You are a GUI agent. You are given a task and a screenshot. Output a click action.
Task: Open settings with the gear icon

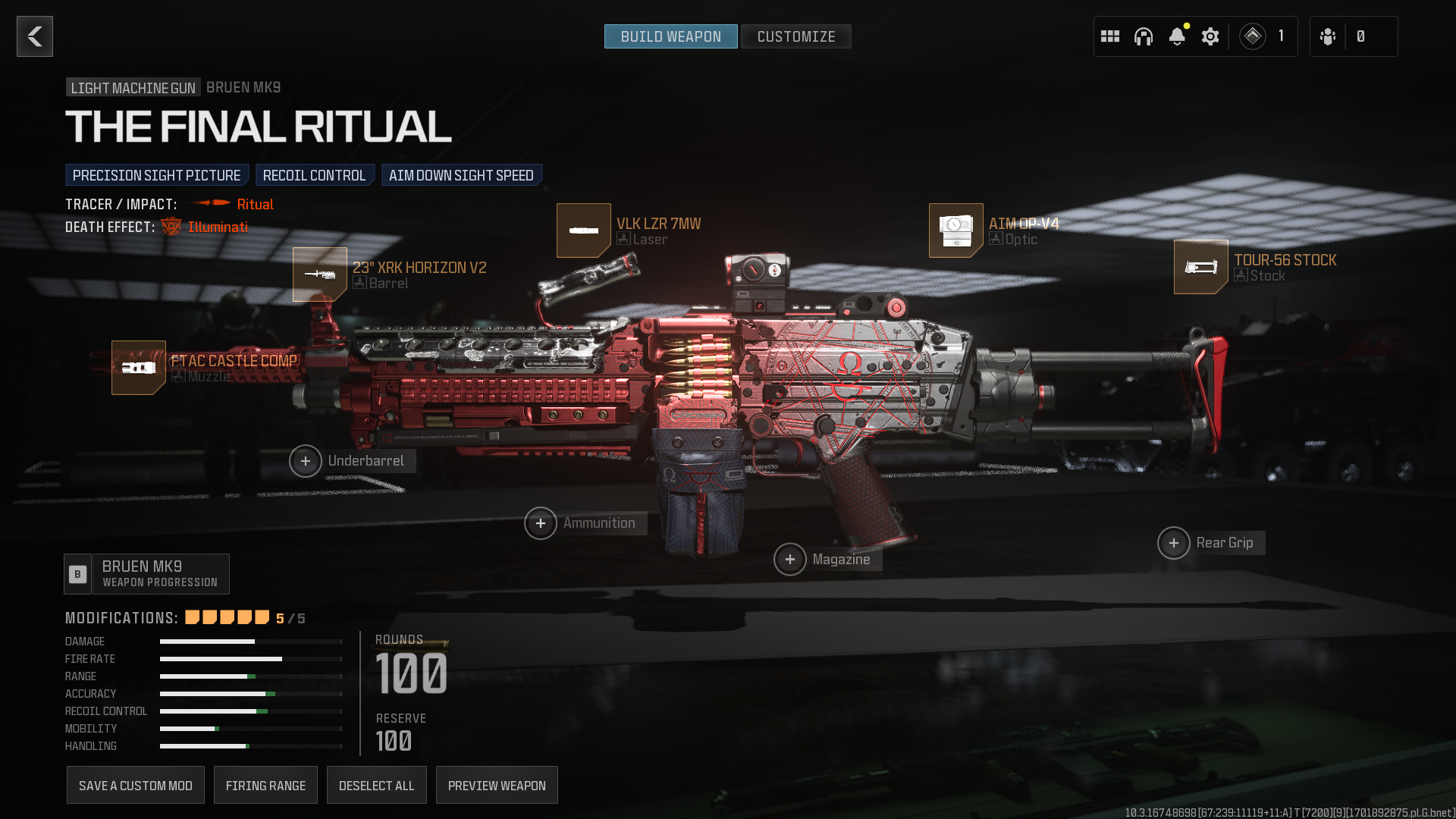[1210, 36]
